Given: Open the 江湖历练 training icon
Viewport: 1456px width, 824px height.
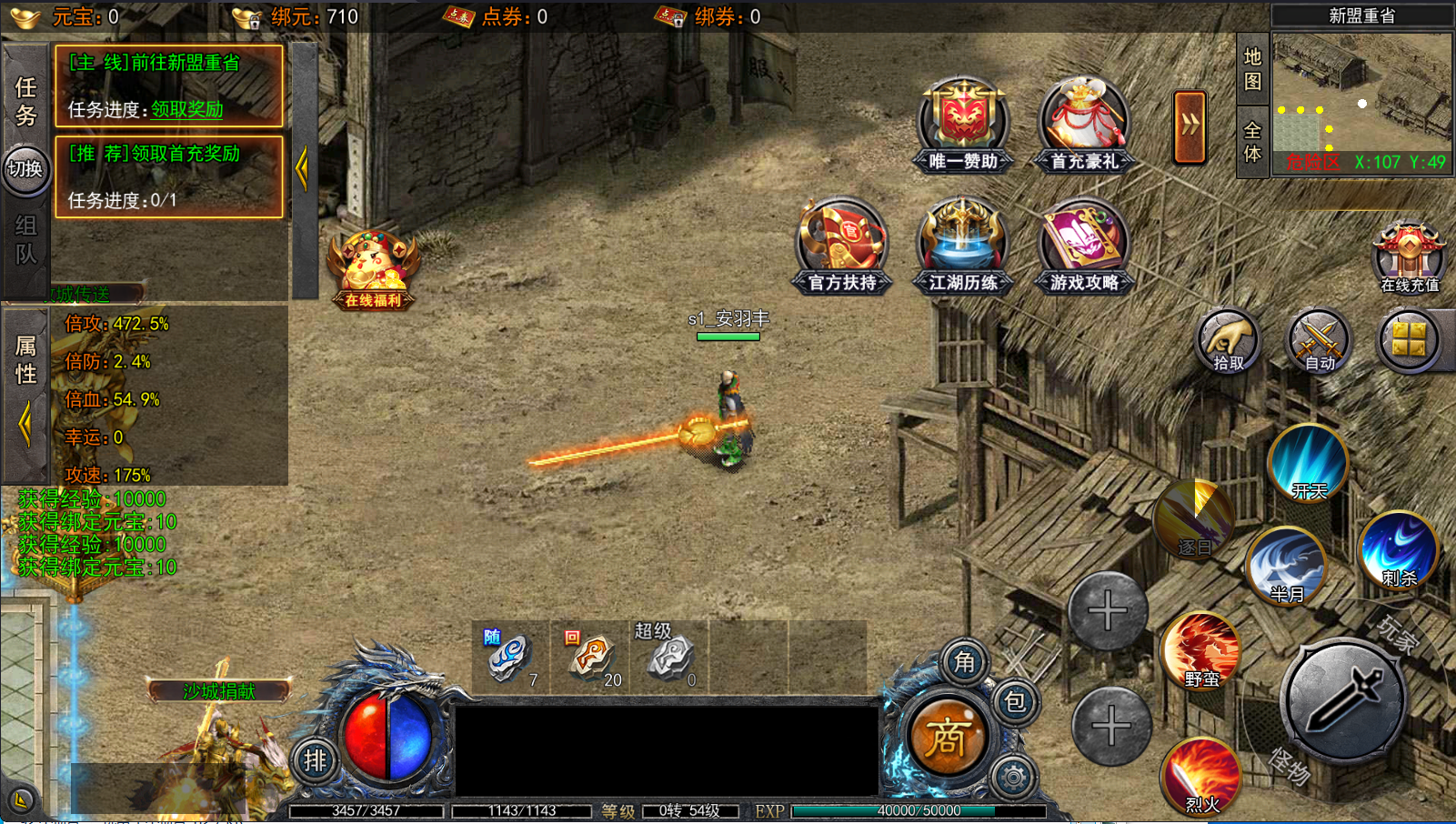Looking at the screenshot, I should pyautogui.click(x=963, y=246).
